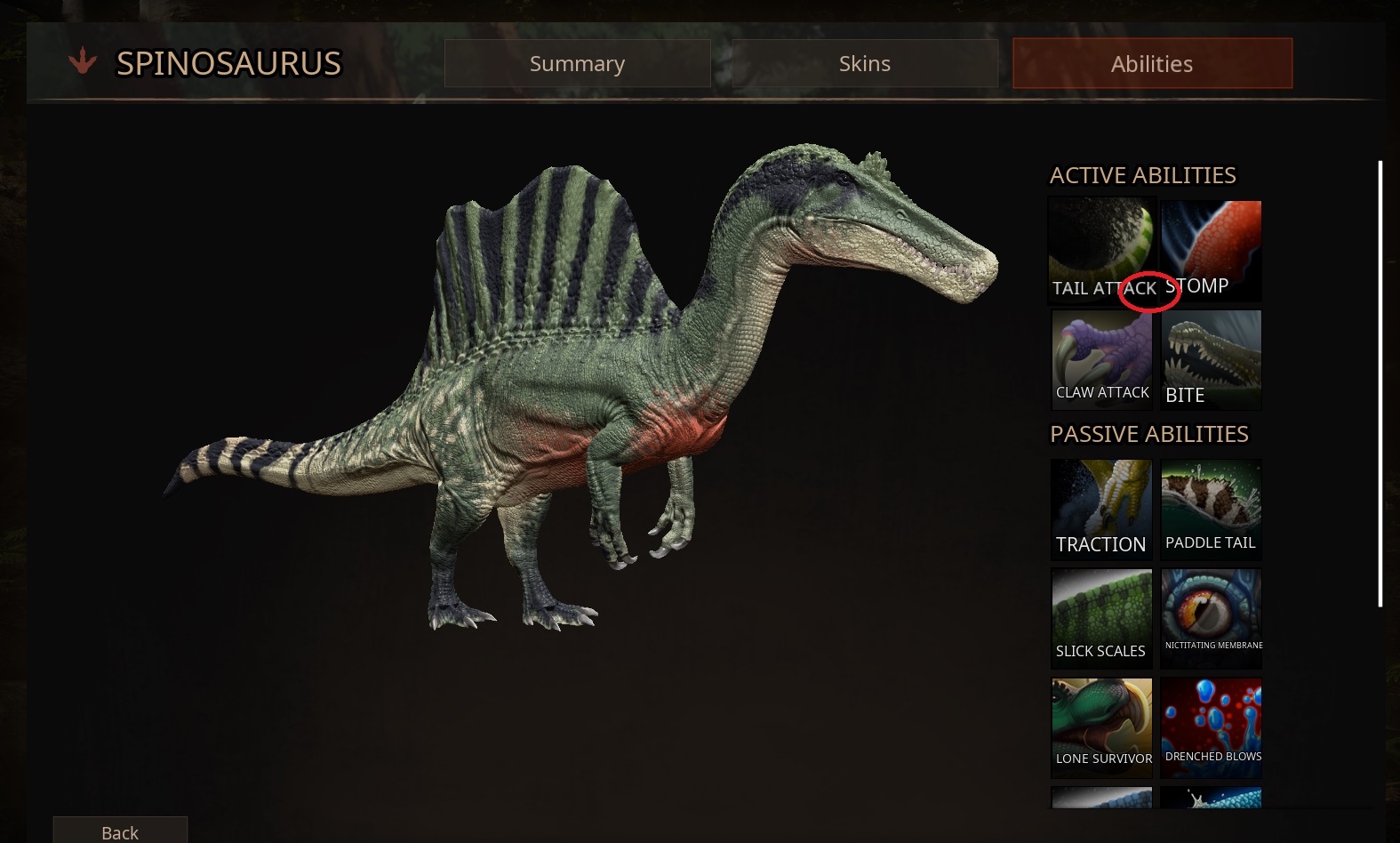Image resolution: width=1400 pixels, height=843 pixels.
Task: Select the Tail Attack ability
Action: [1101, 249]
